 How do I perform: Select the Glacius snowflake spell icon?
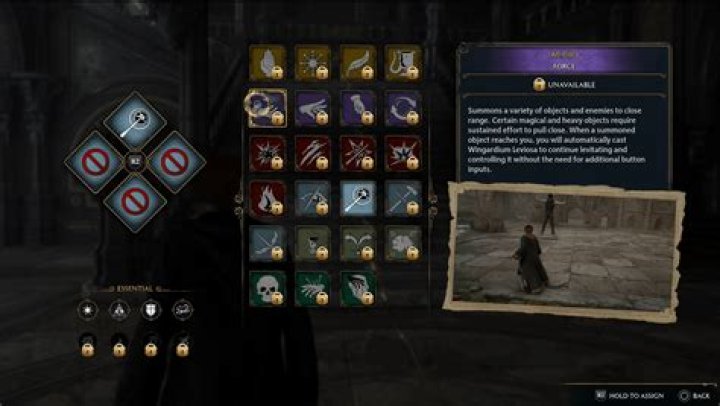click(312, 63)
